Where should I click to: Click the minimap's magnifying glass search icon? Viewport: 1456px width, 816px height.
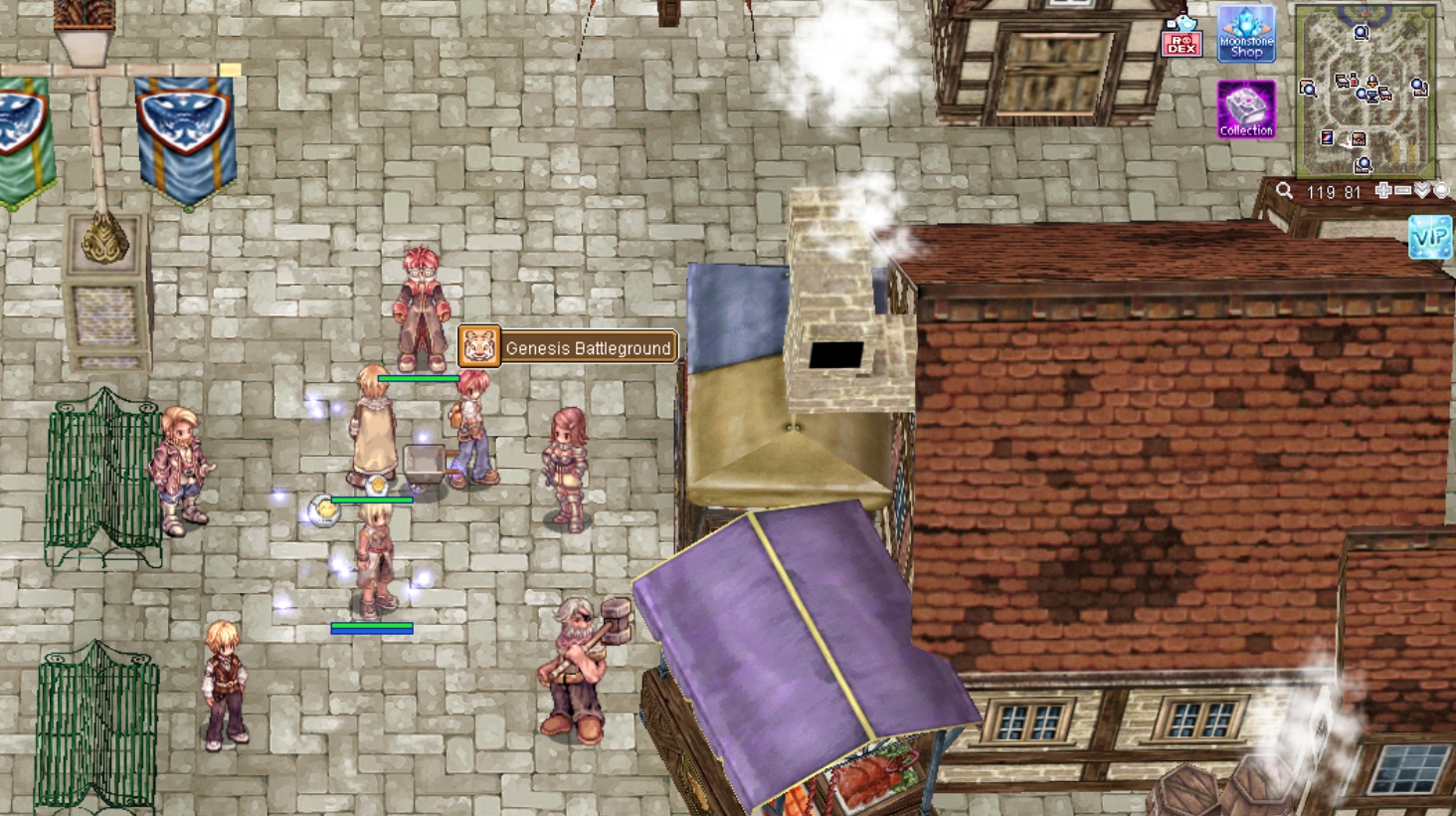click(1285, 191)
